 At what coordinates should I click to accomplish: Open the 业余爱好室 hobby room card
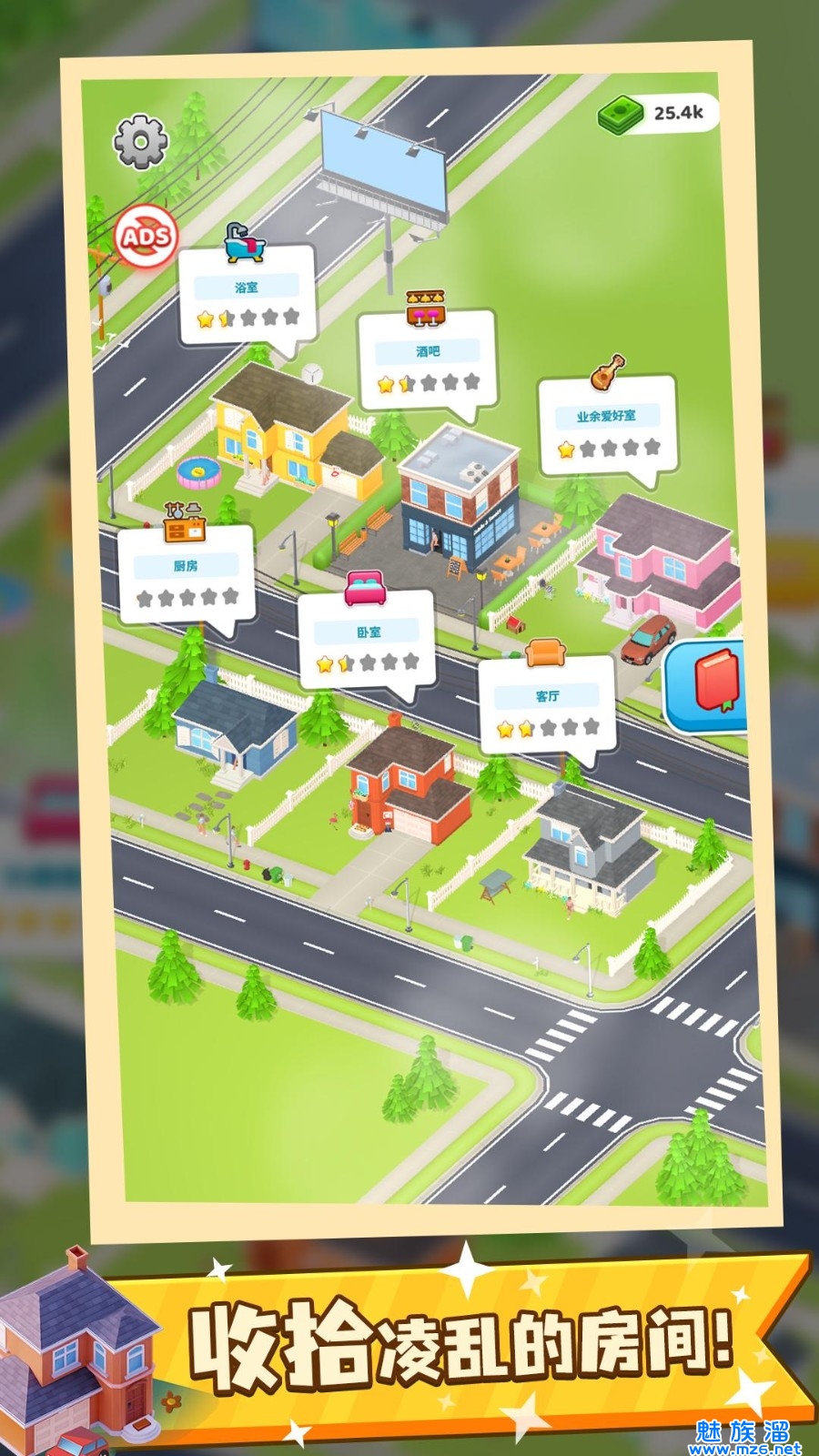tap(606, 426)
